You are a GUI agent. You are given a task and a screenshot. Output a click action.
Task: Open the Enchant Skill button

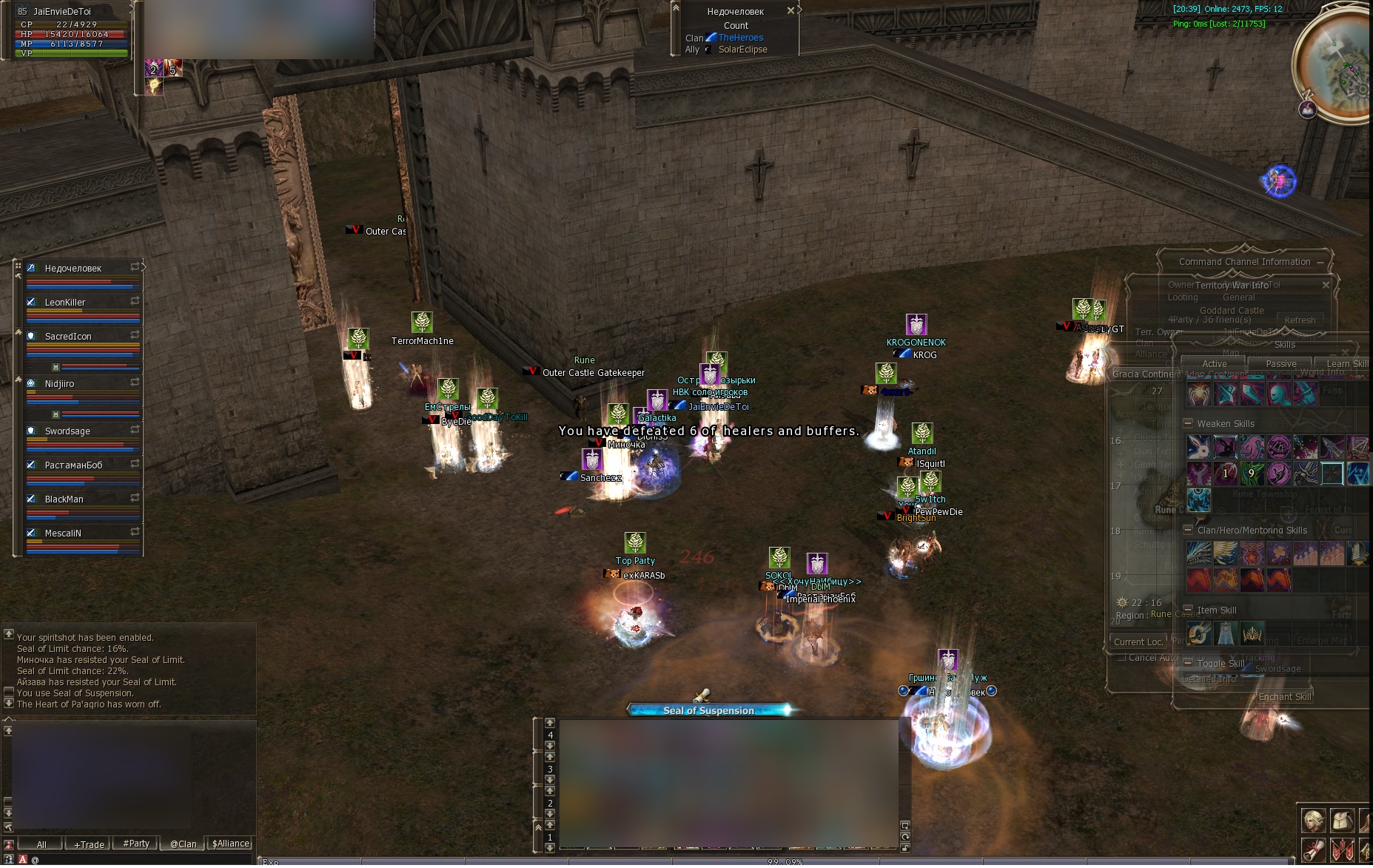(x=1284, y=697)
